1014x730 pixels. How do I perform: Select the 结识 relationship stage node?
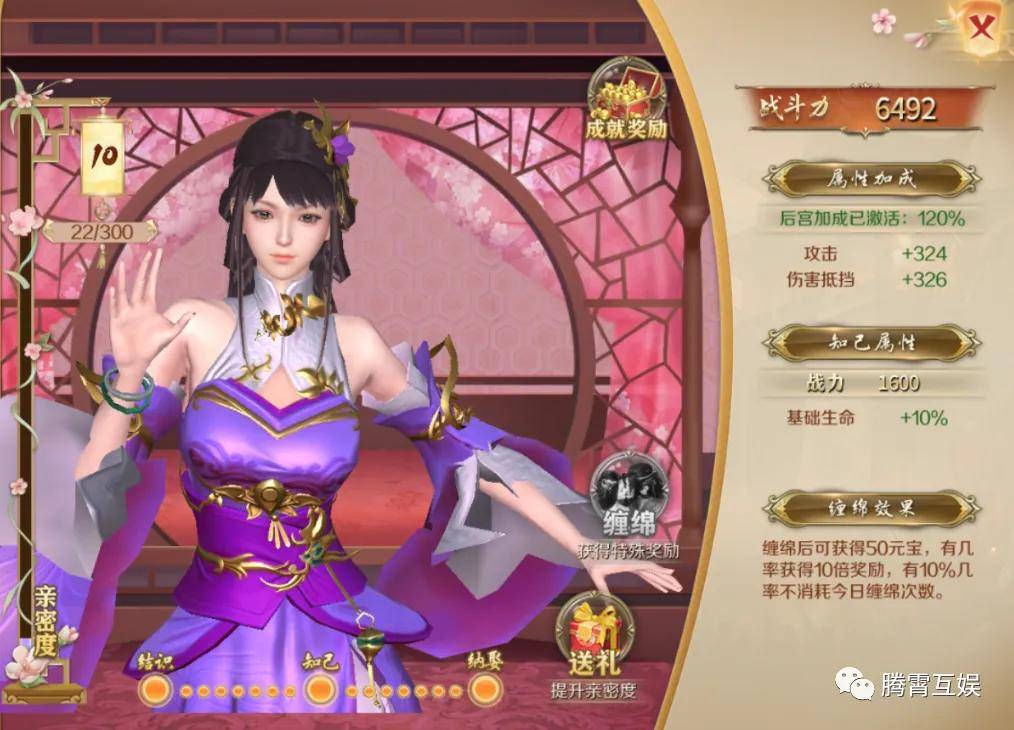point(153,688)
